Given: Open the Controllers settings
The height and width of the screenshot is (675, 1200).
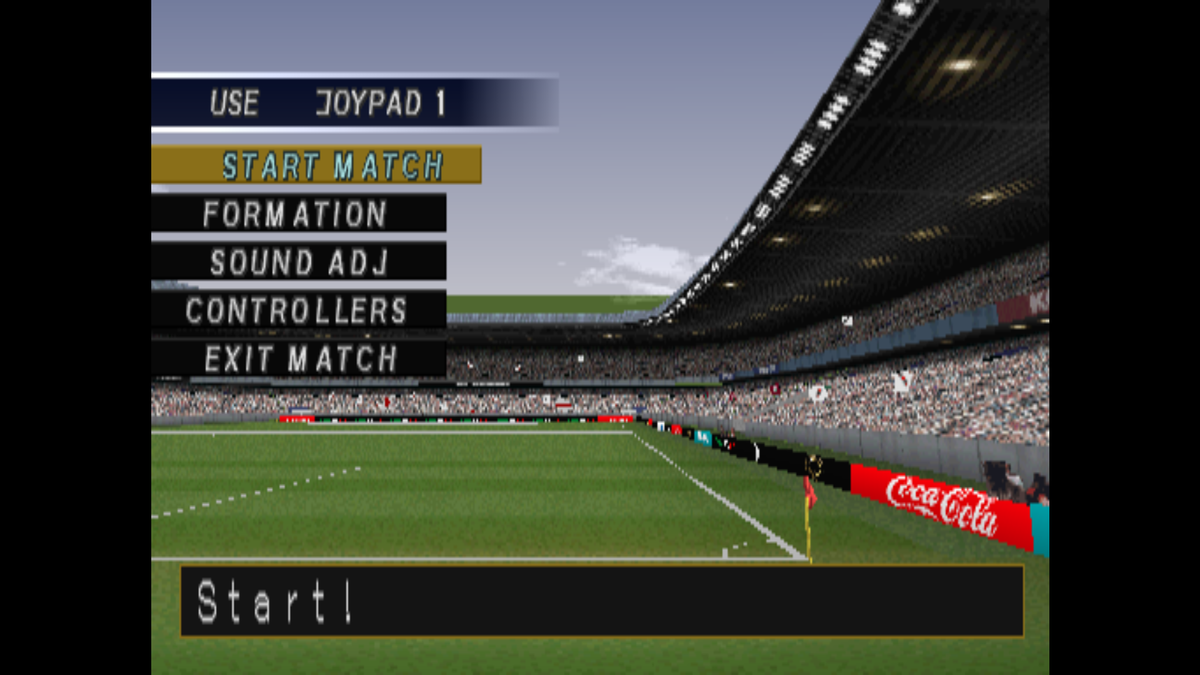Looking at the screenshot, I should (x=298, y=310).
